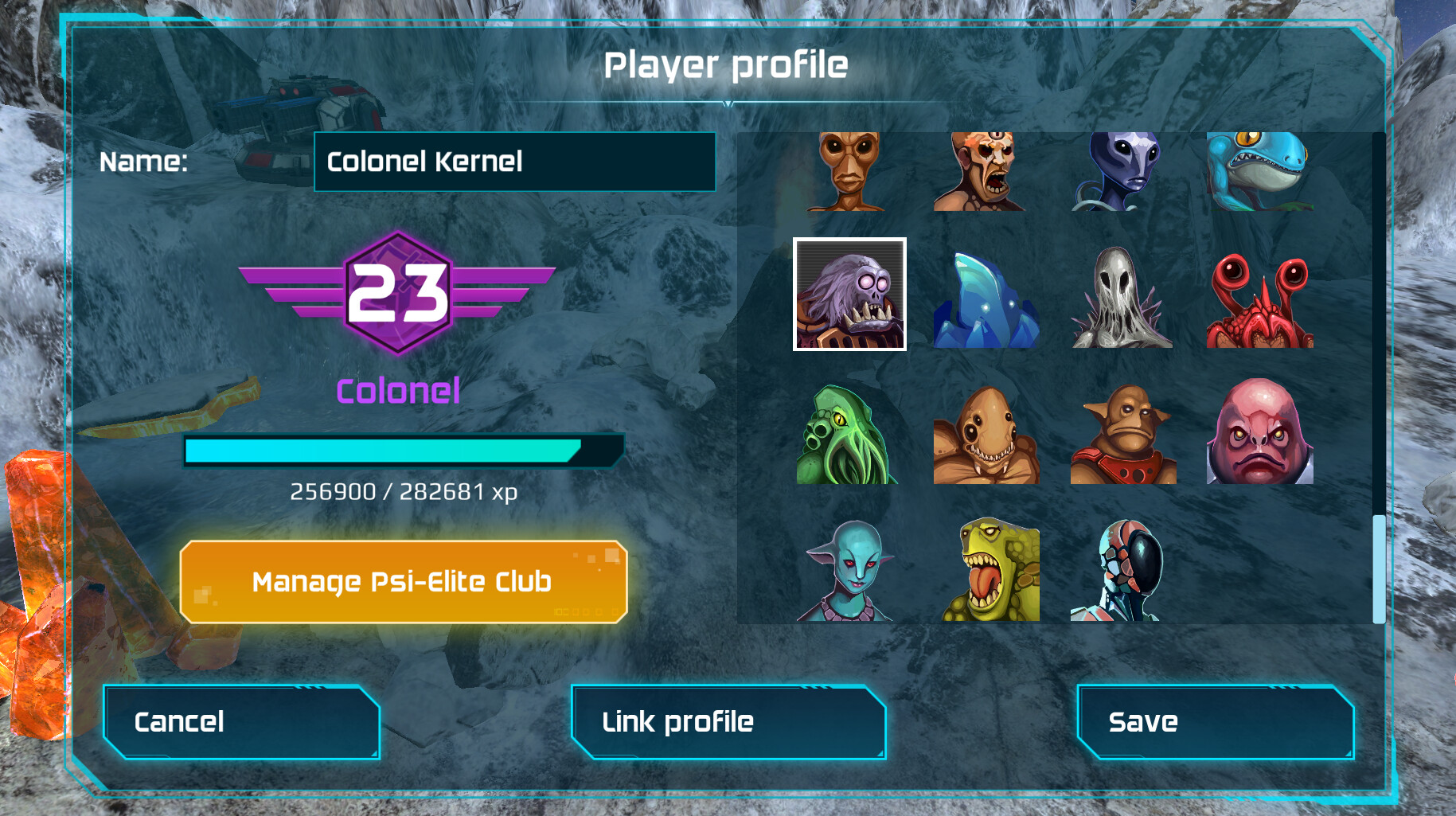Open Manage Psi-Elite Club

pos(402,582)
